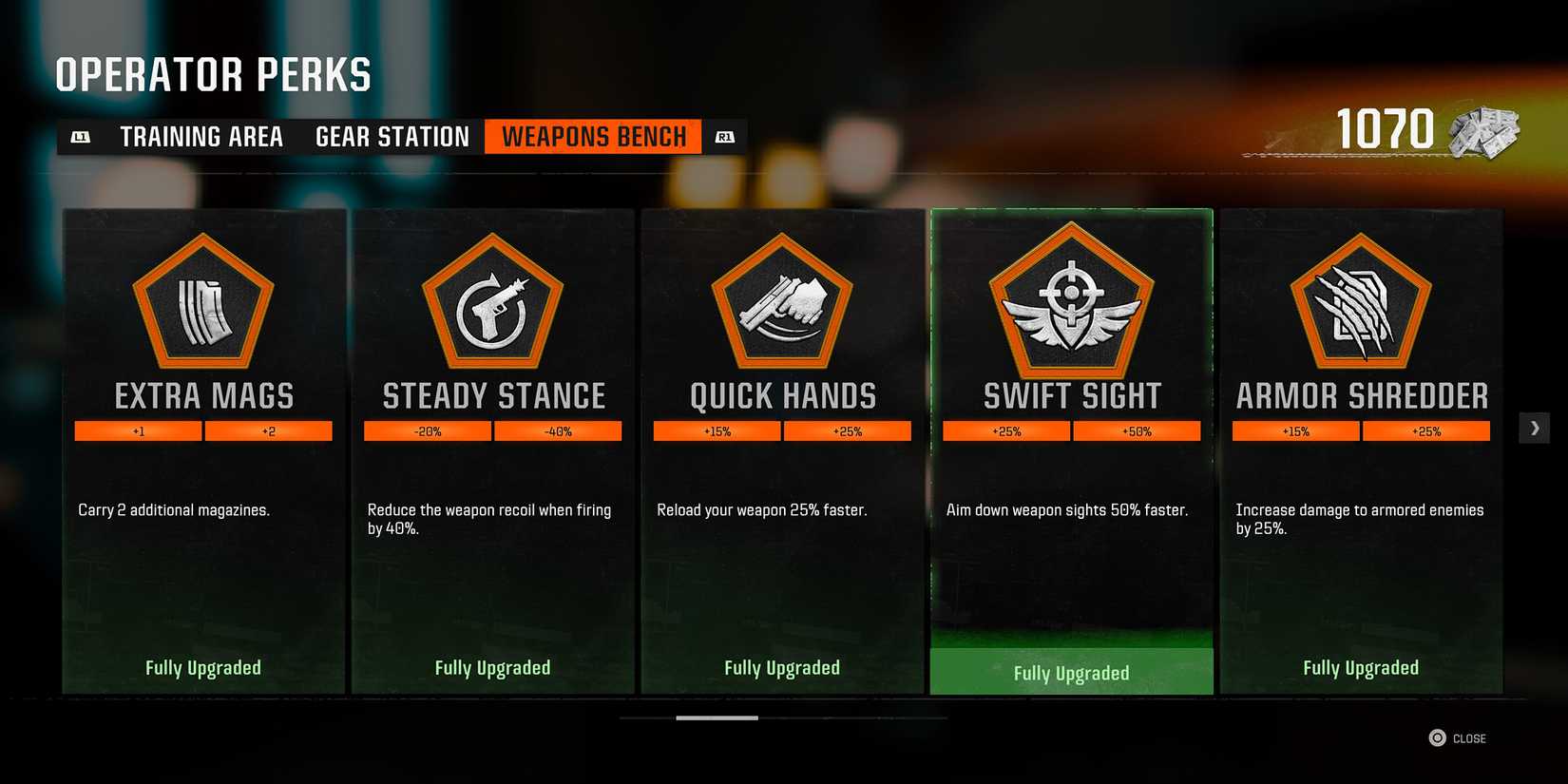Screen dimensions: 1568x784
Task: Switch to the Training Area tab
Action: (x=201, y=136)
